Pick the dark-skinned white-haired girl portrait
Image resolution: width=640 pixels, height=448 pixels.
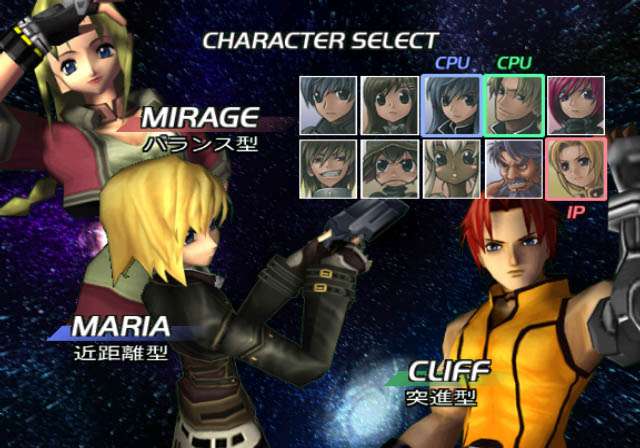[451, 168]
